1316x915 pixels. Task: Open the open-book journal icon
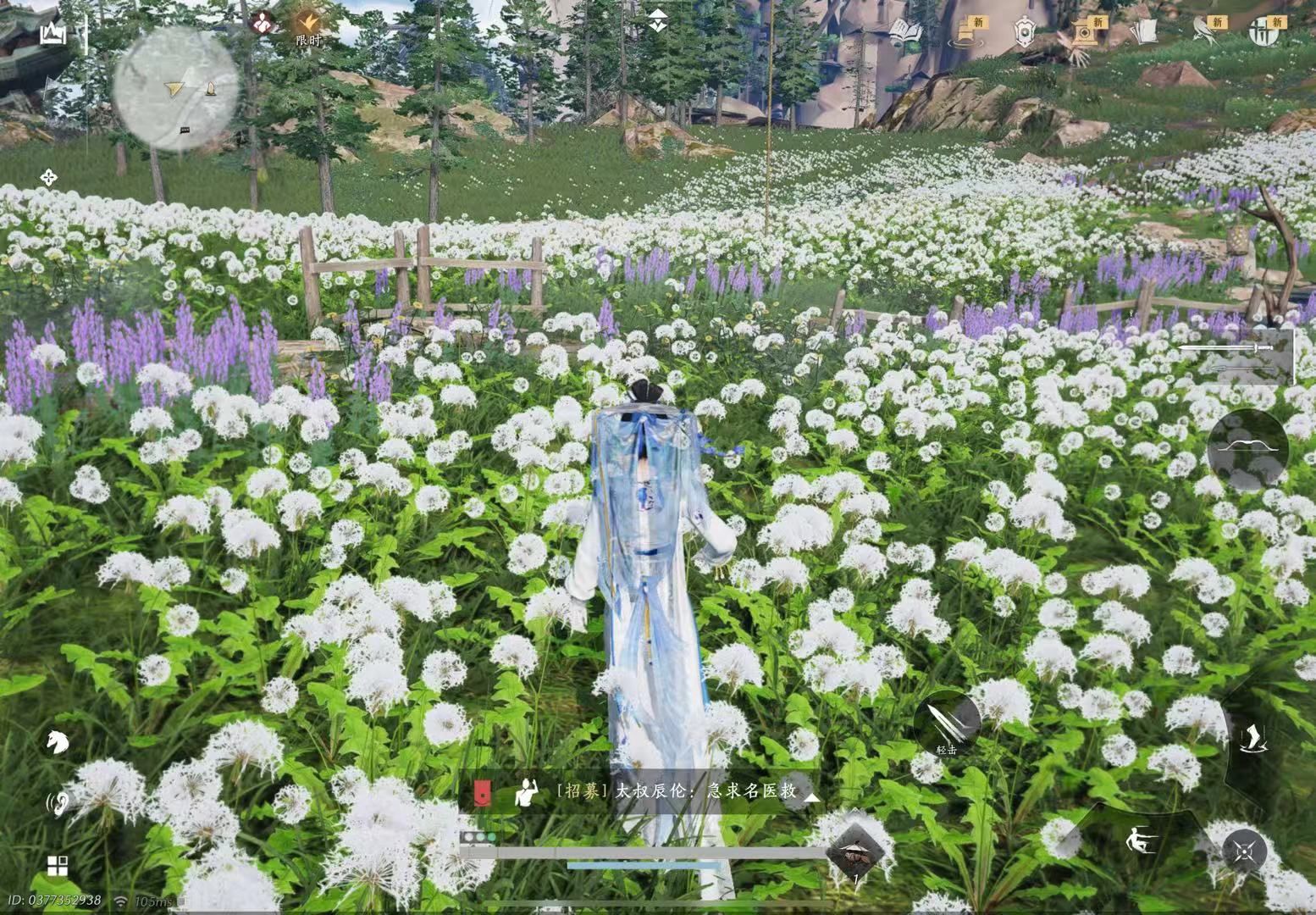point(904,30)
